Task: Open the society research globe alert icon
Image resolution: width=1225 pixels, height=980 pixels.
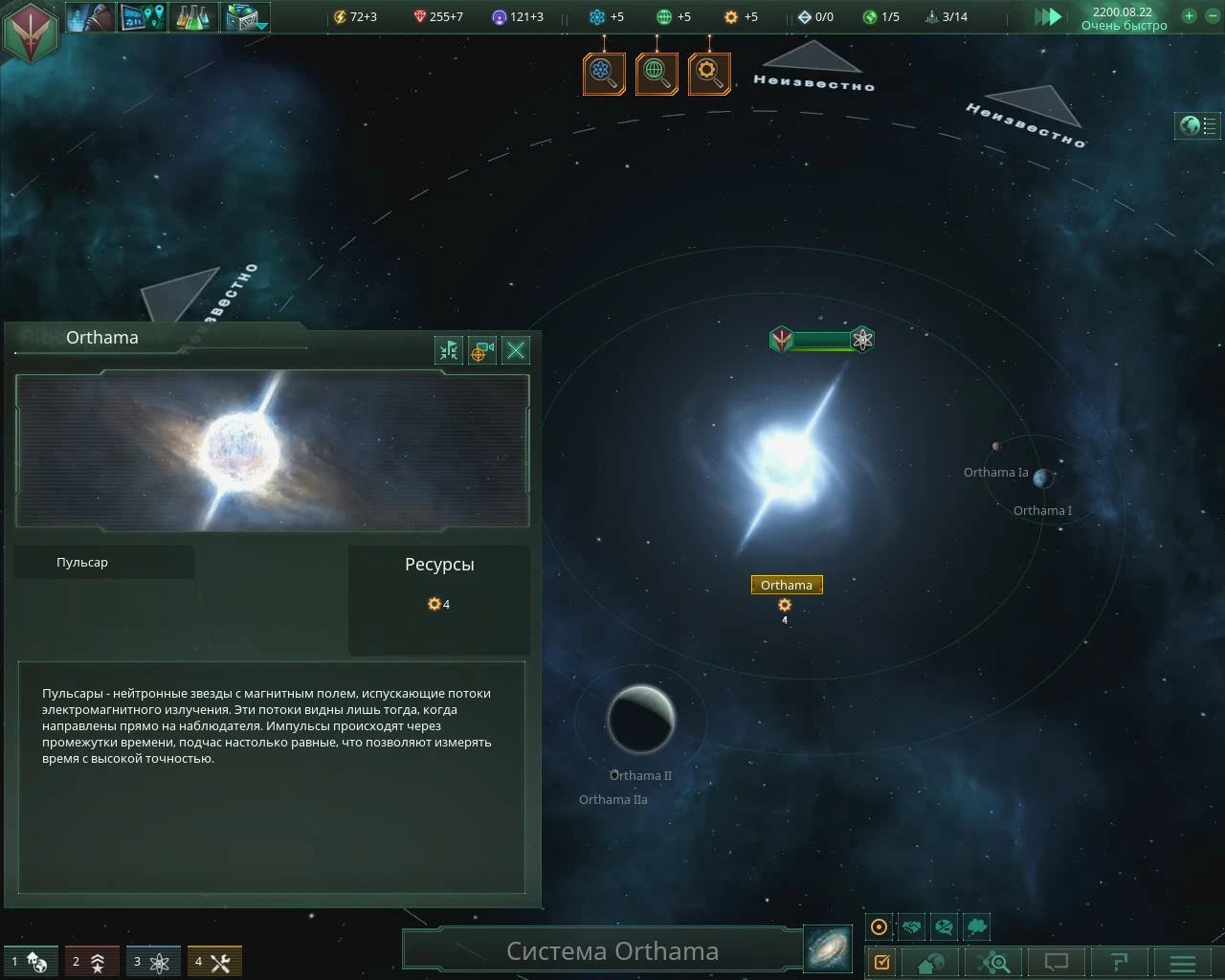Action: point(657,73)
